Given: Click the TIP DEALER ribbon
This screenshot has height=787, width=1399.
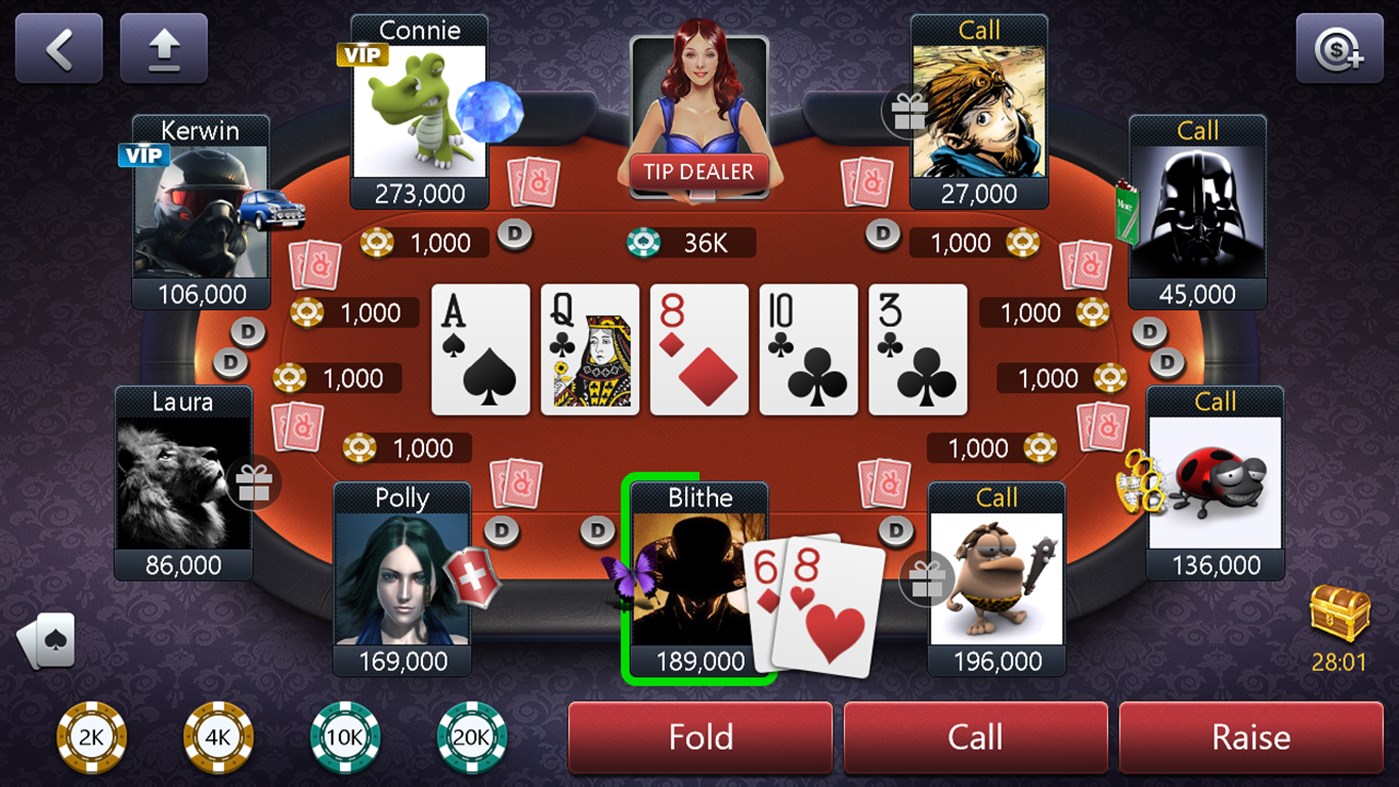Looking at the screenshot, I should click(699, 171).
